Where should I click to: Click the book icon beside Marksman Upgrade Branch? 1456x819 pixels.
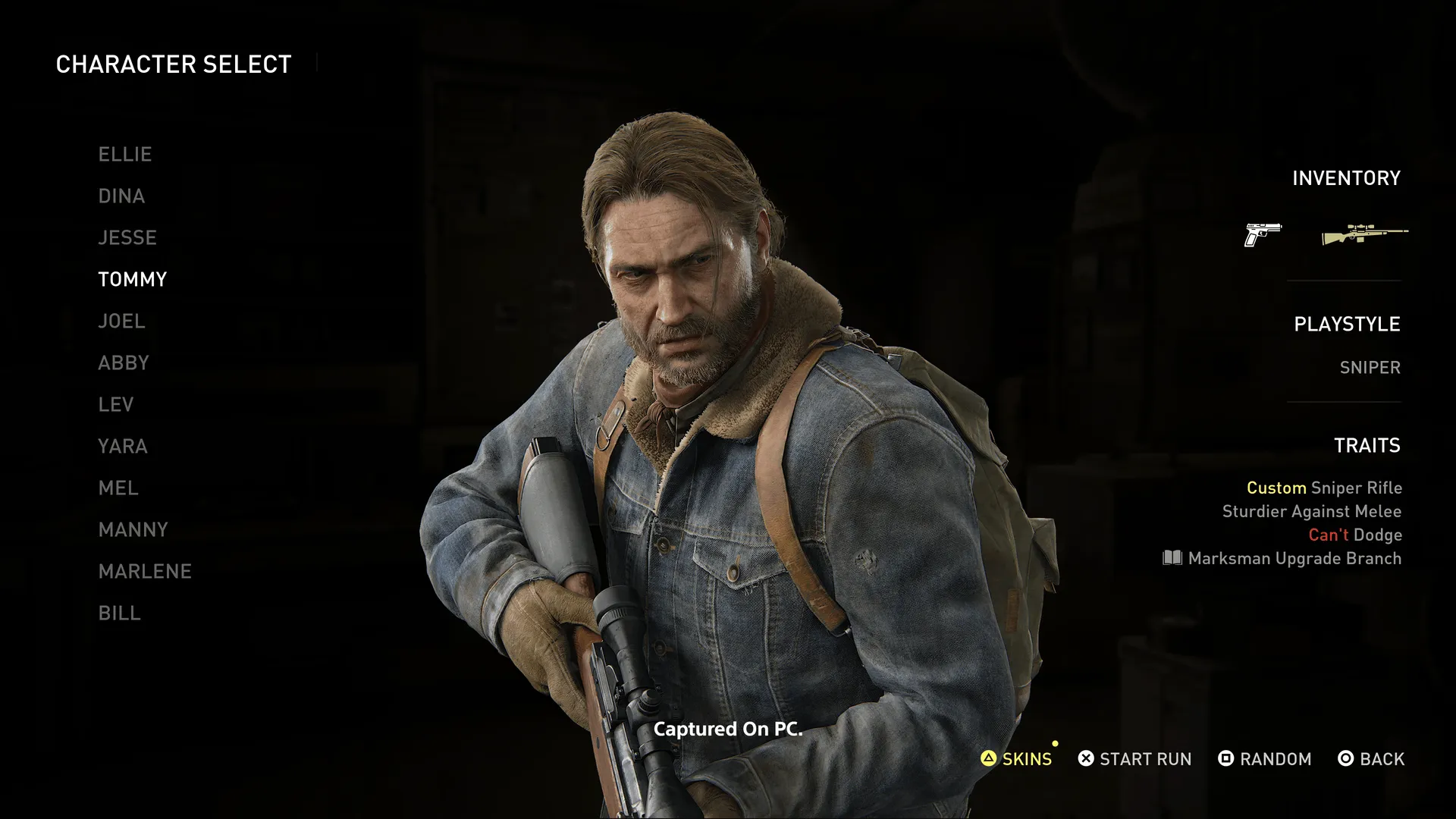tap(1172, 559)
